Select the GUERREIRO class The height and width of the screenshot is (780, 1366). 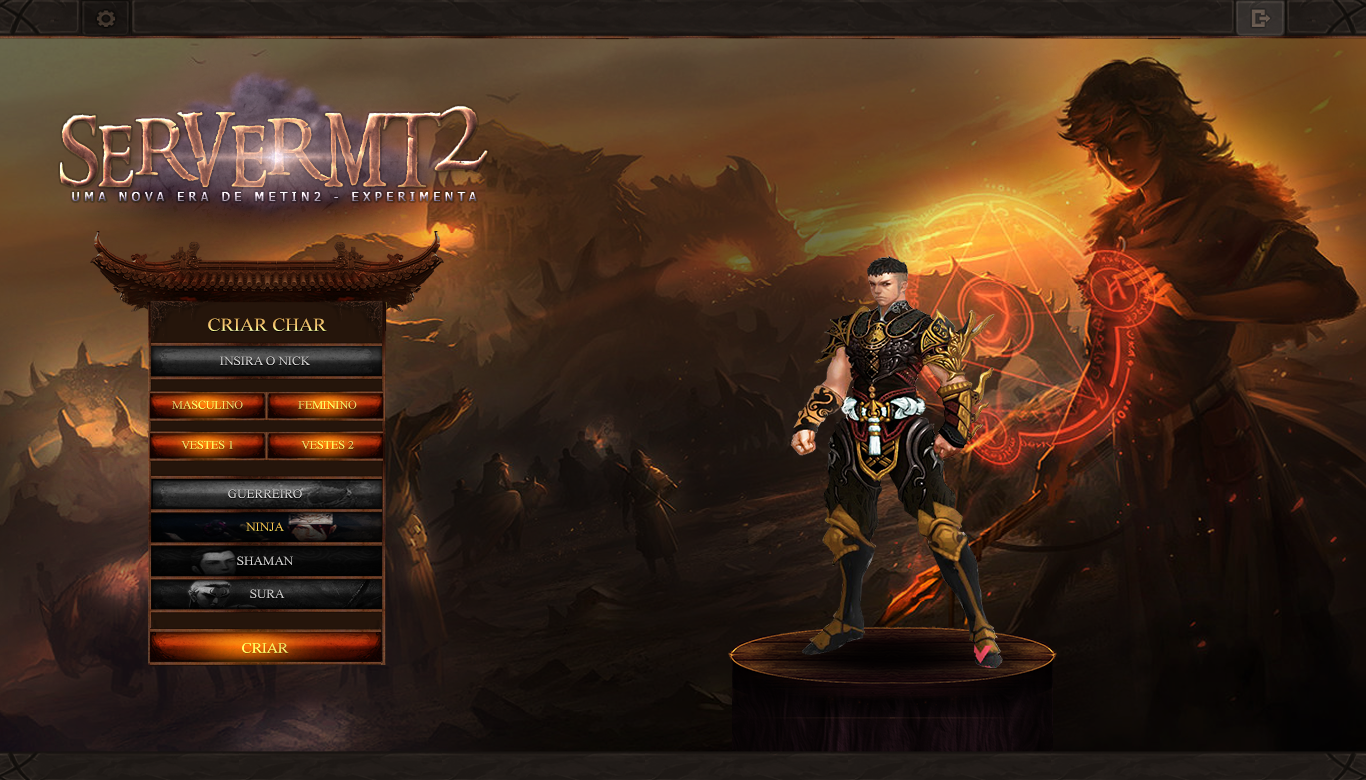(266, 494)
